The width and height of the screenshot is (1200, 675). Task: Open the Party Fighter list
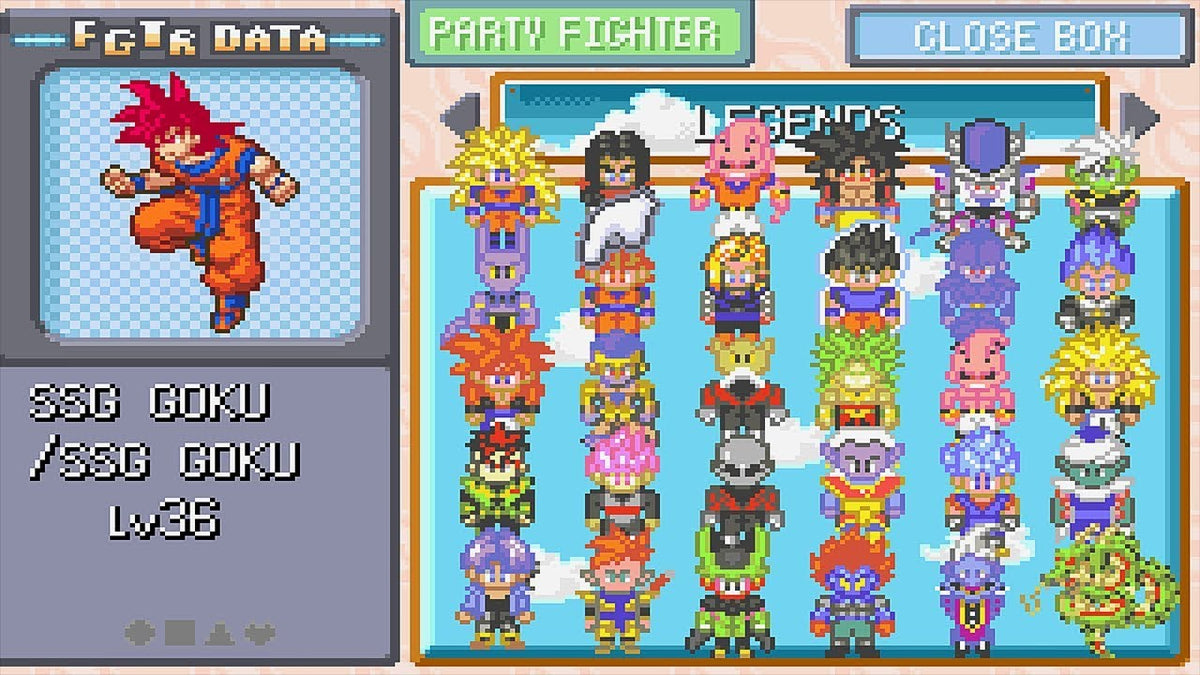pyautogui.click(x=577, y=33)
